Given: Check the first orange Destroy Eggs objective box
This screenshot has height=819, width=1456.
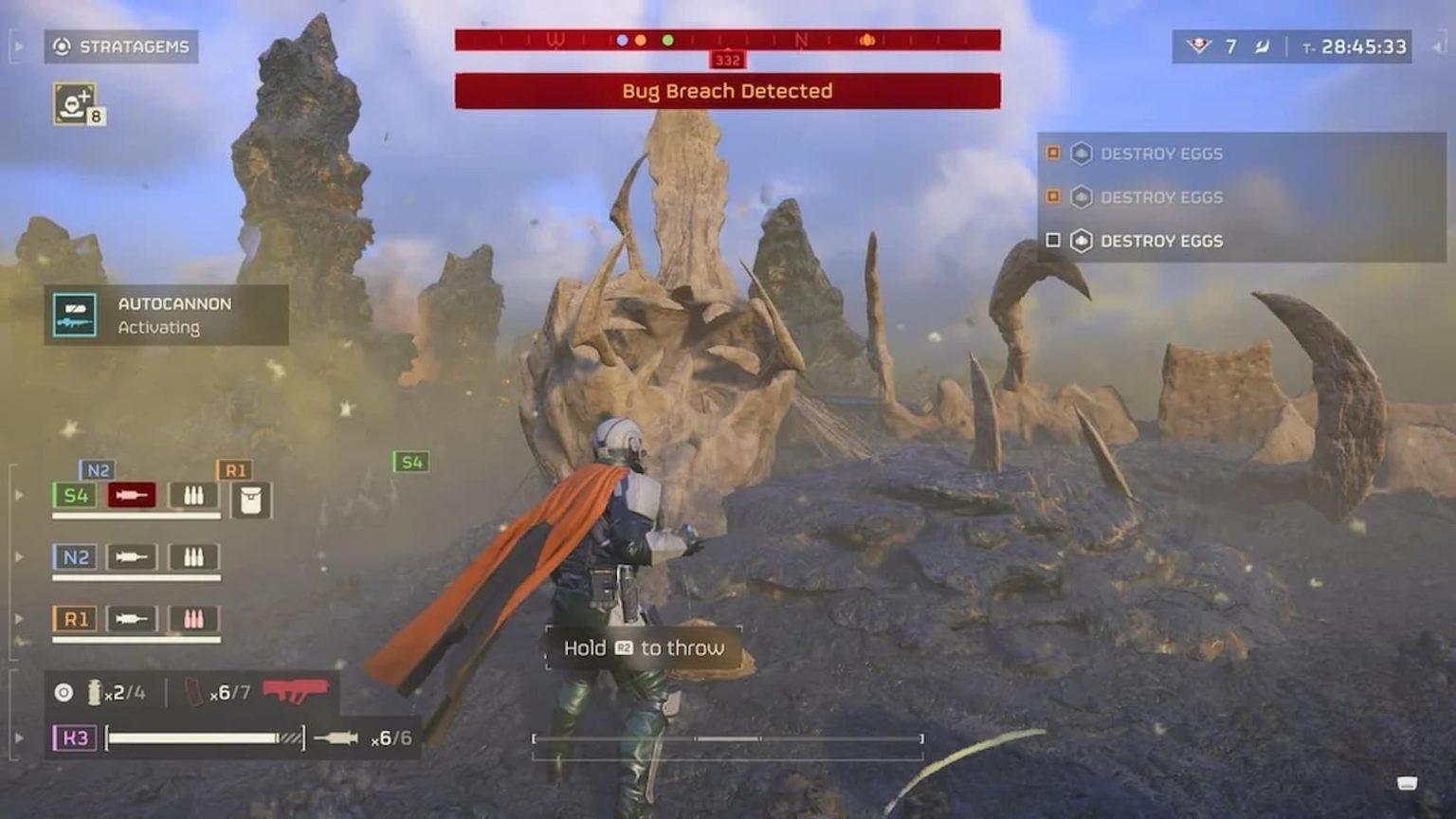Looking at the screenshot, I should click(x=1053, y=153).
